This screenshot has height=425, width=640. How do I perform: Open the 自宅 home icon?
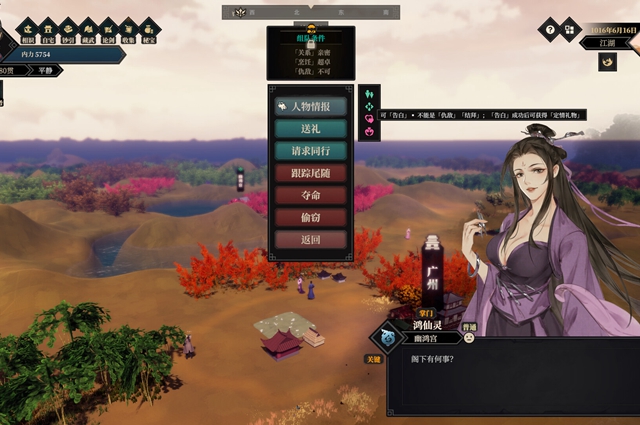(x=48, y=30)
